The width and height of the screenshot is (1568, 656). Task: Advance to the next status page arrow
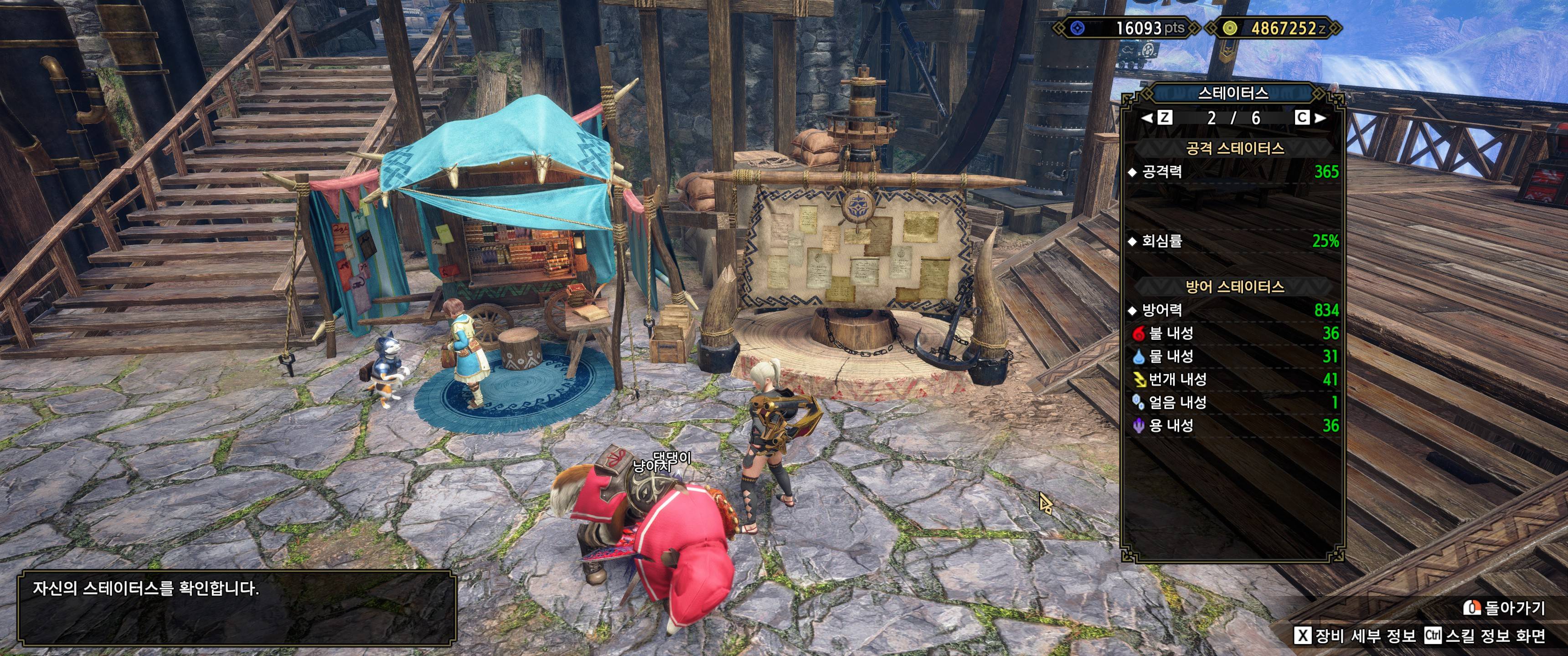click(1320, 118)
